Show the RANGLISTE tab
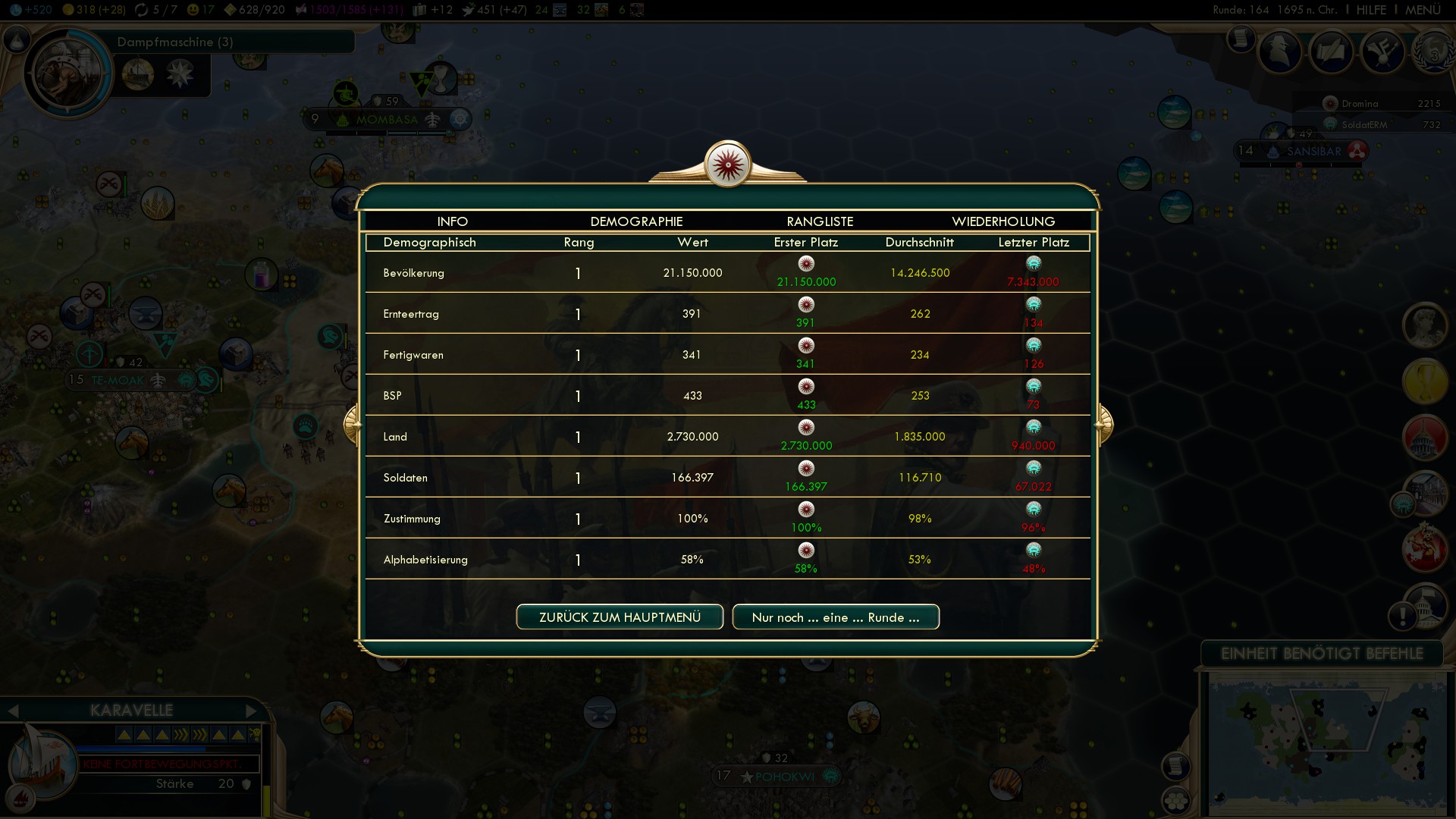 click(820, 221)
